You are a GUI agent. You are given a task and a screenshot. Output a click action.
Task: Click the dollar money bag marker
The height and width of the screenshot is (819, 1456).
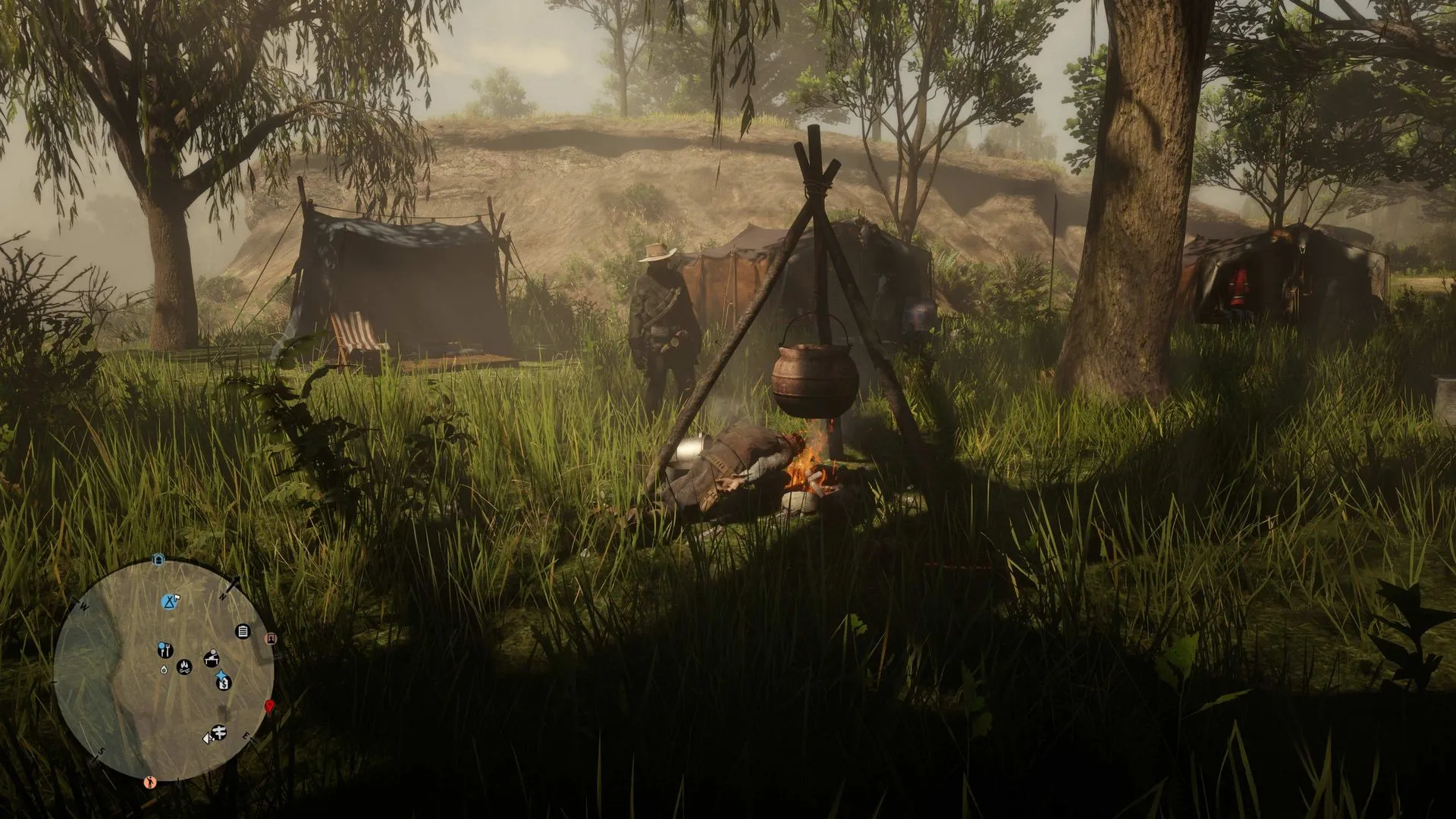tap(224, 683)
